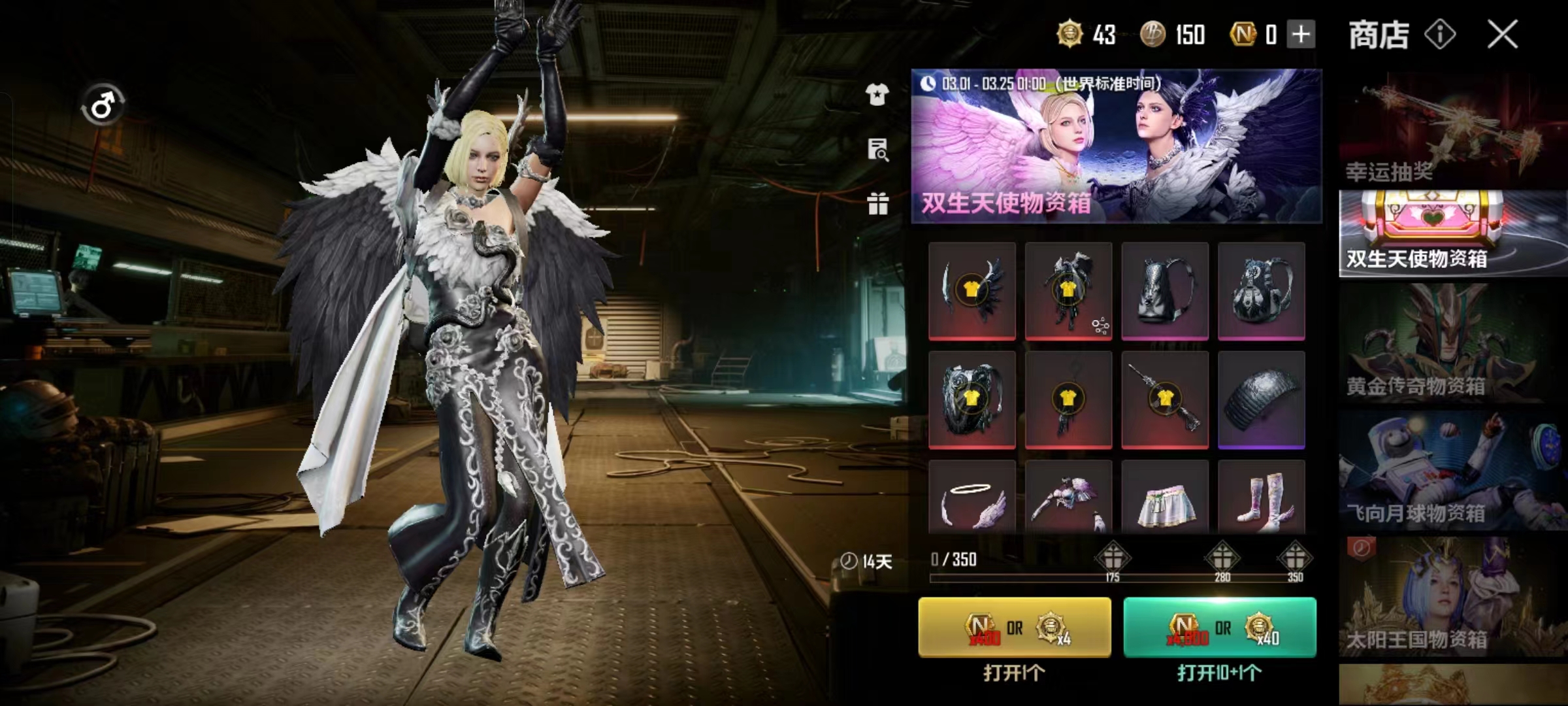Open the 飞向月球物资箱 tab
1568x706 pixels.
[x=1452, y=471]
